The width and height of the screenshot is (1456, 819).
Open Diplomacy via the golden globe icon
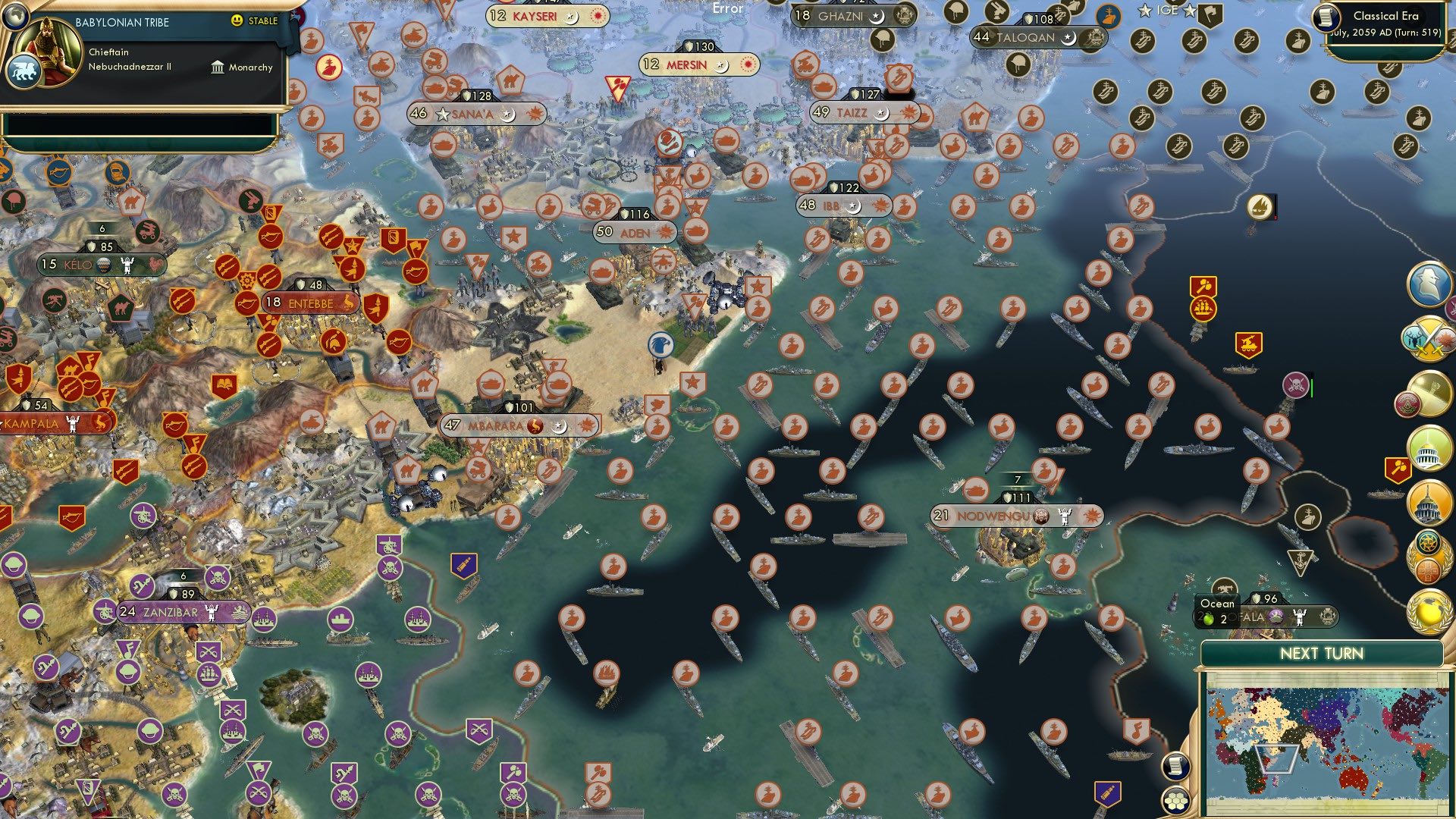click(x=1427, y=611)
